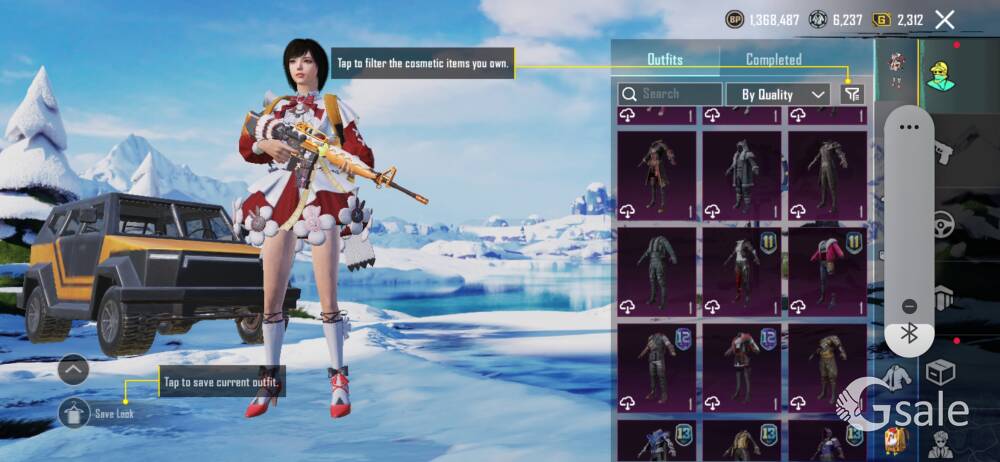Image resolution: width=1000 pixels, height=462 pixels.
Task: Open the Completed tab
Action: point(773,60)
